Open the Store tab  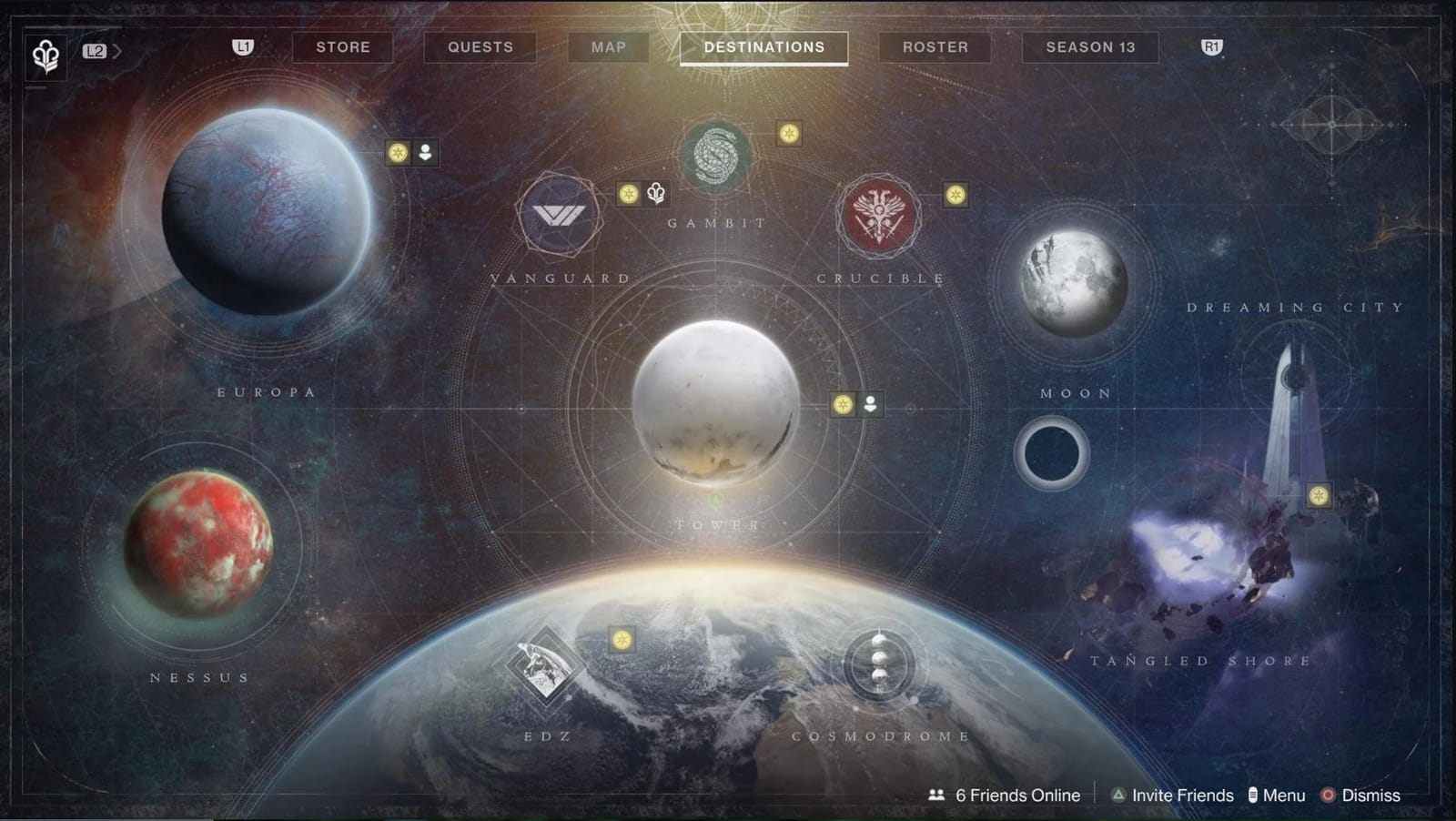pyautogui.click(x=342, y=47)
